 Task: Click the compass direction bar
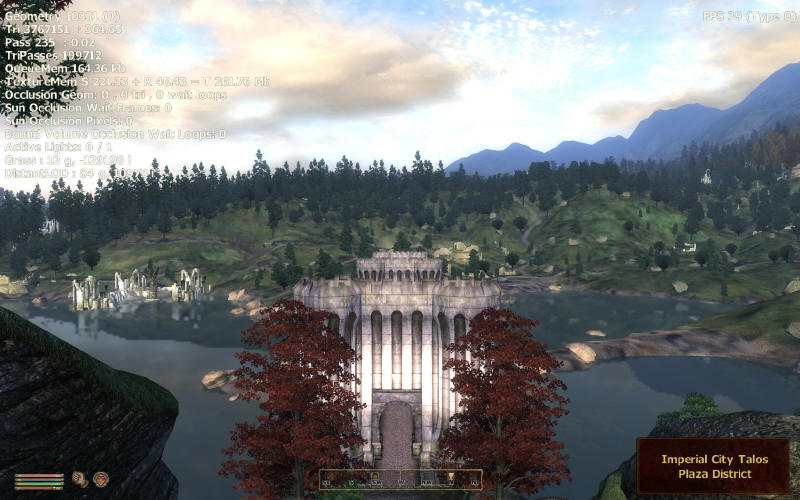pos(400,479)
